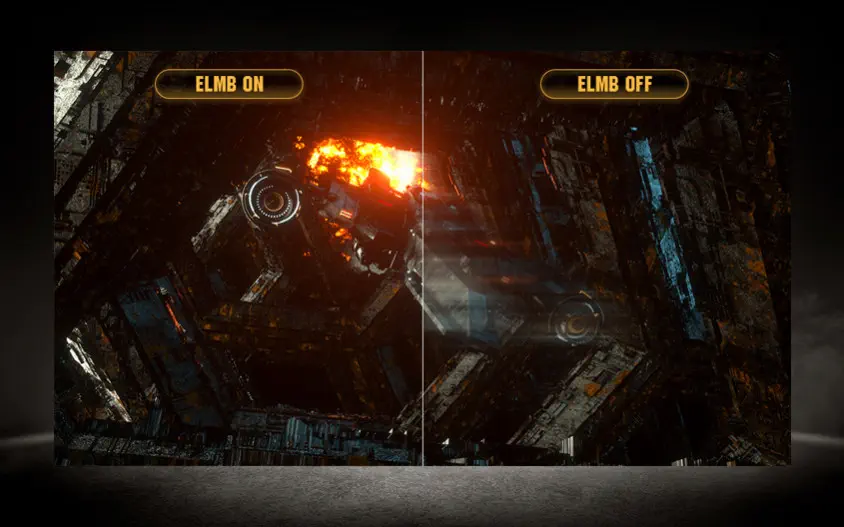This screenshot has height=527, width=844.
Task: Select the ELMB ON label
Action: pyautogui.click(x=229, y=84)
